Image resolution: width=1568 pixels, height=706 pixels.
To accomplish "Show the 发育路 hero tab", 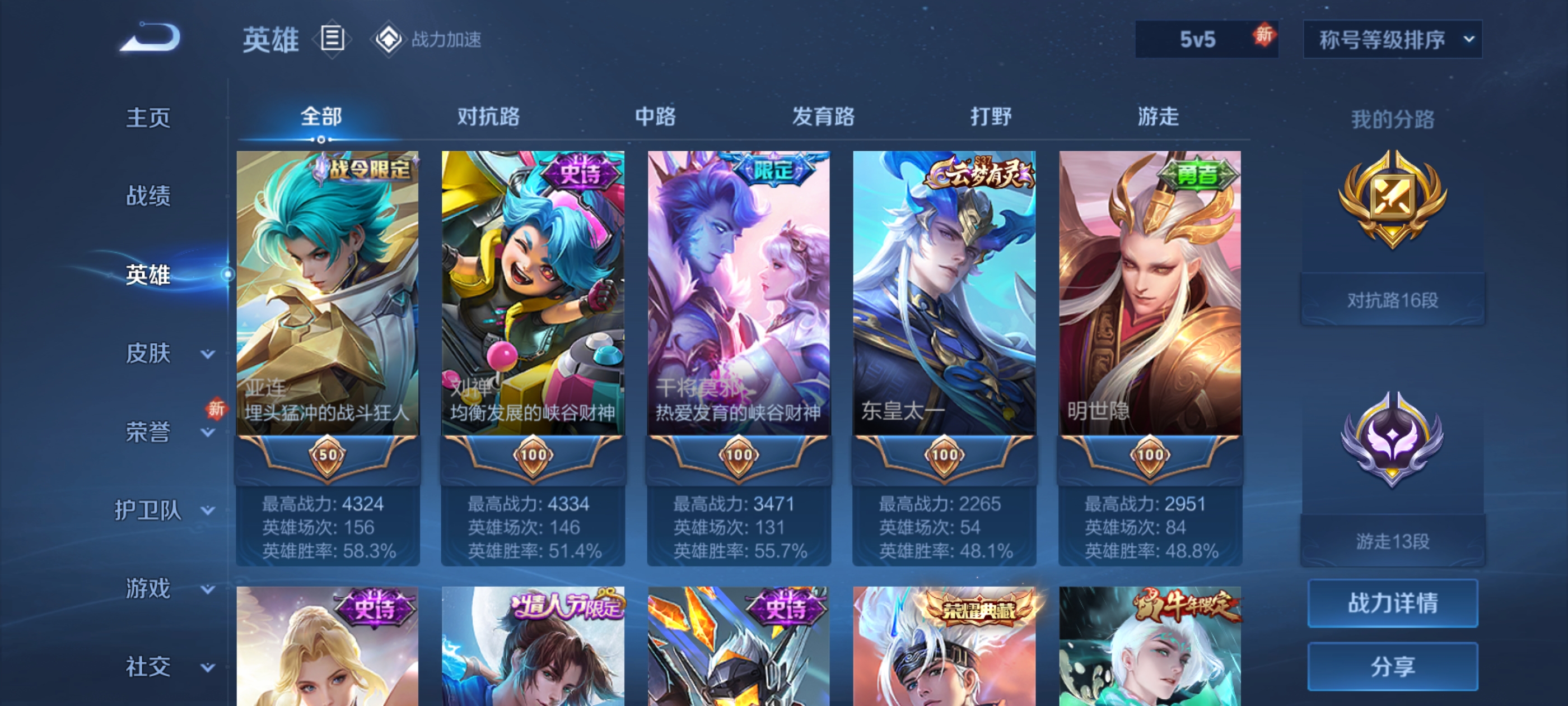I will pyautogui.click(x=823, y=116).
